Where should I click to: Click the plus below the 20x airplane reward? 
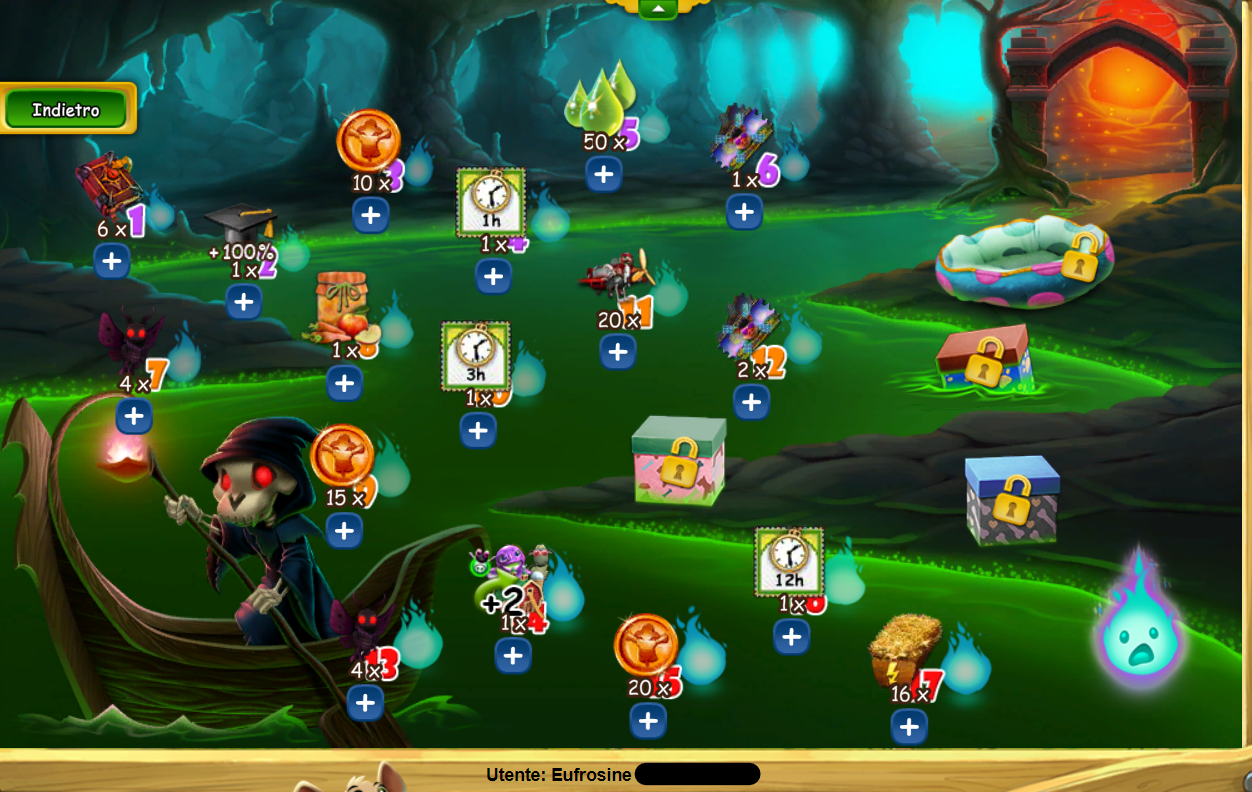point(618,351)
